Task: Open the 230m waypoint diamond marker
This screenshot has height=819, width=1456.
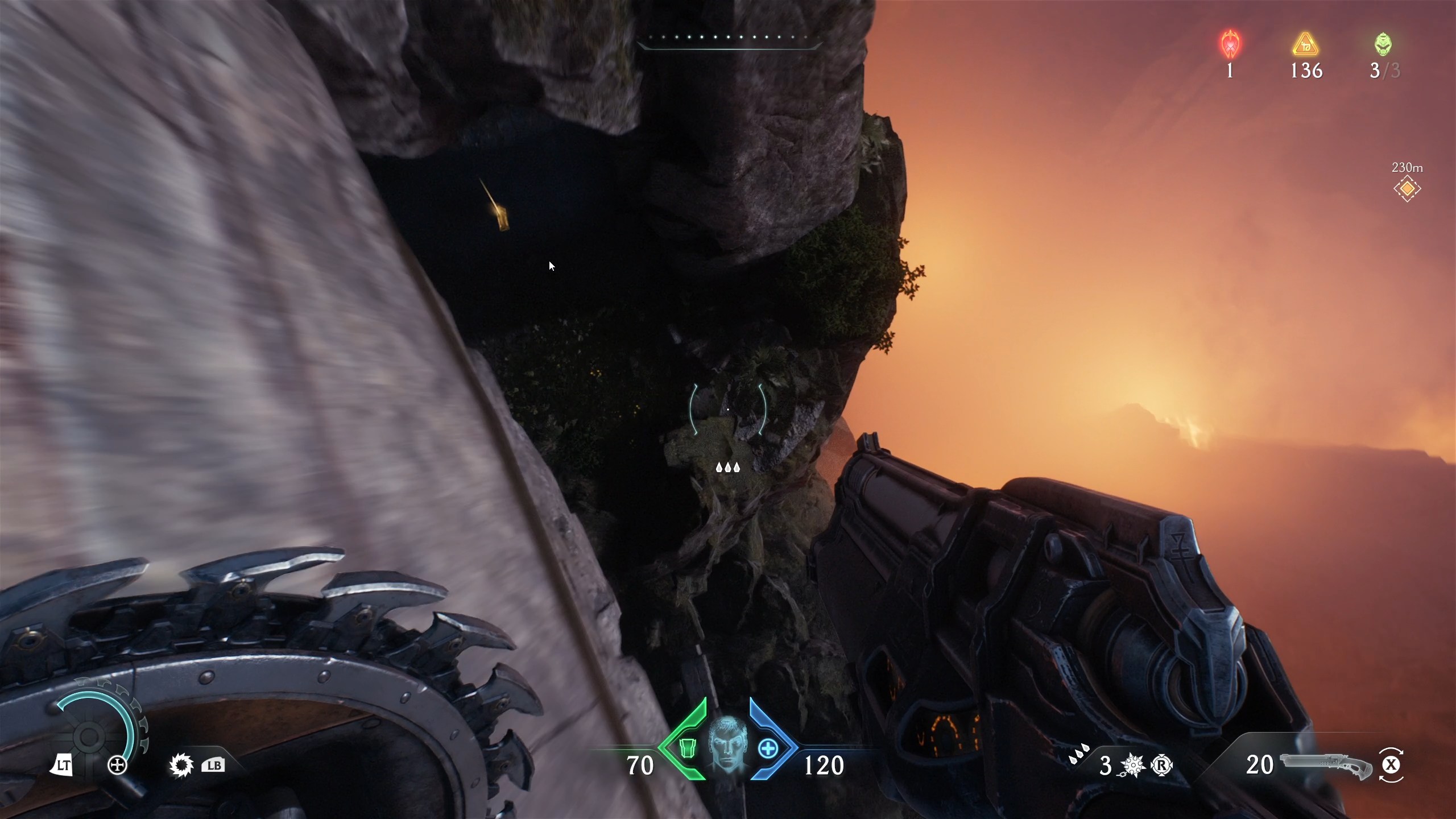Action: click(x=1407, y=188)
